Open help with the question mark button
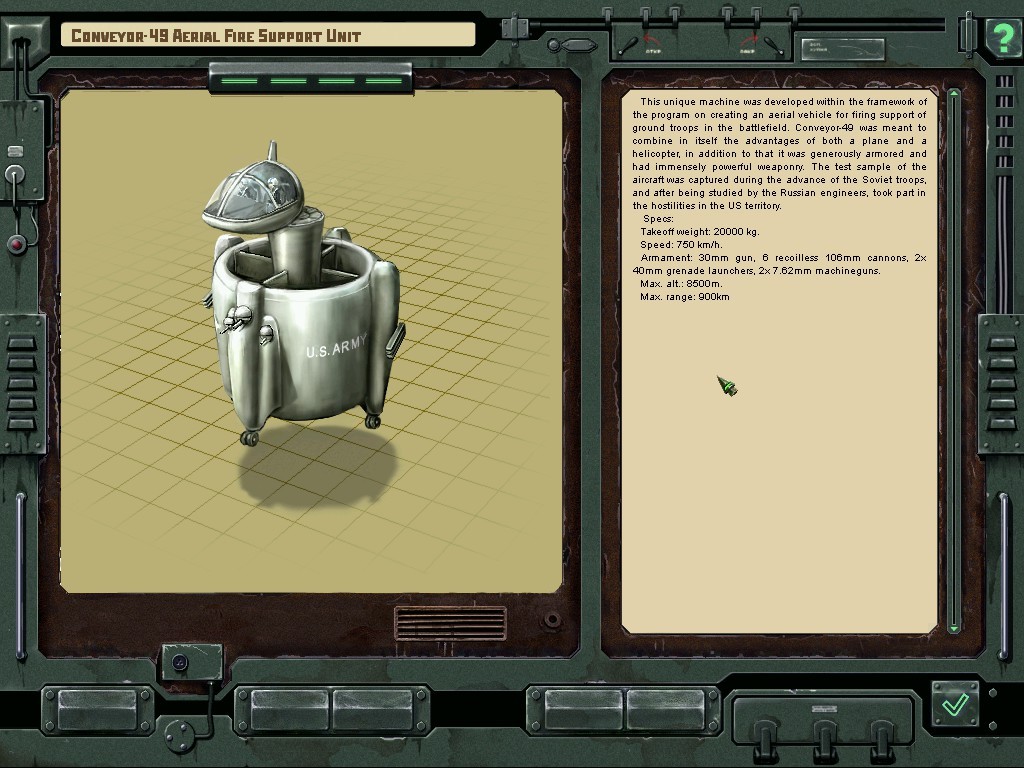The image size is (1024, 768). tap(1002, 37)
